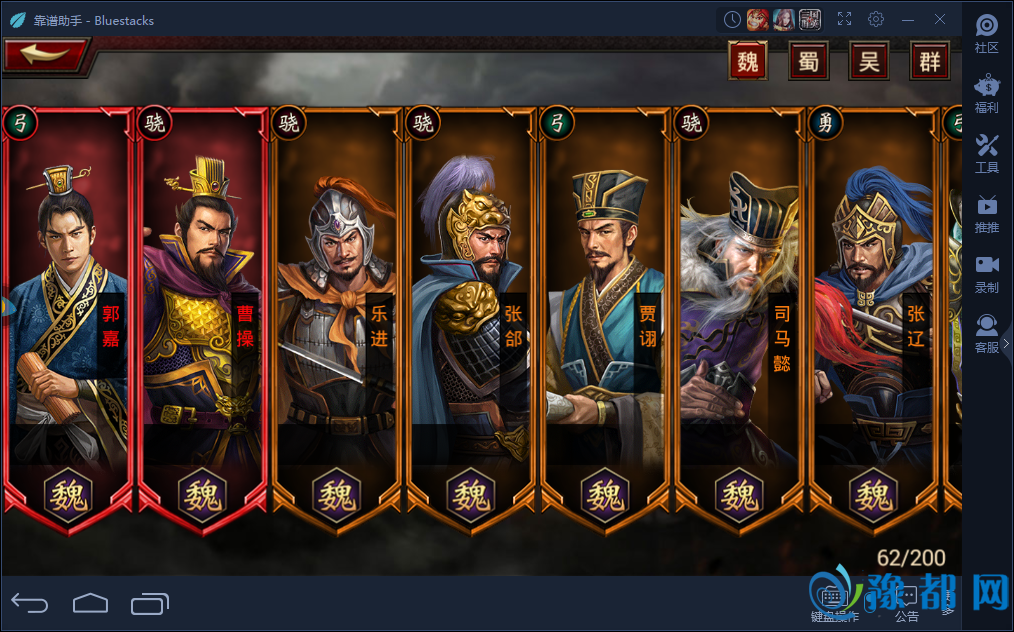Image resolution: width=1014 pixels, height=632 pixels.
Task: Switch to the 蜀 faction tab
Action: click(808, 62)
